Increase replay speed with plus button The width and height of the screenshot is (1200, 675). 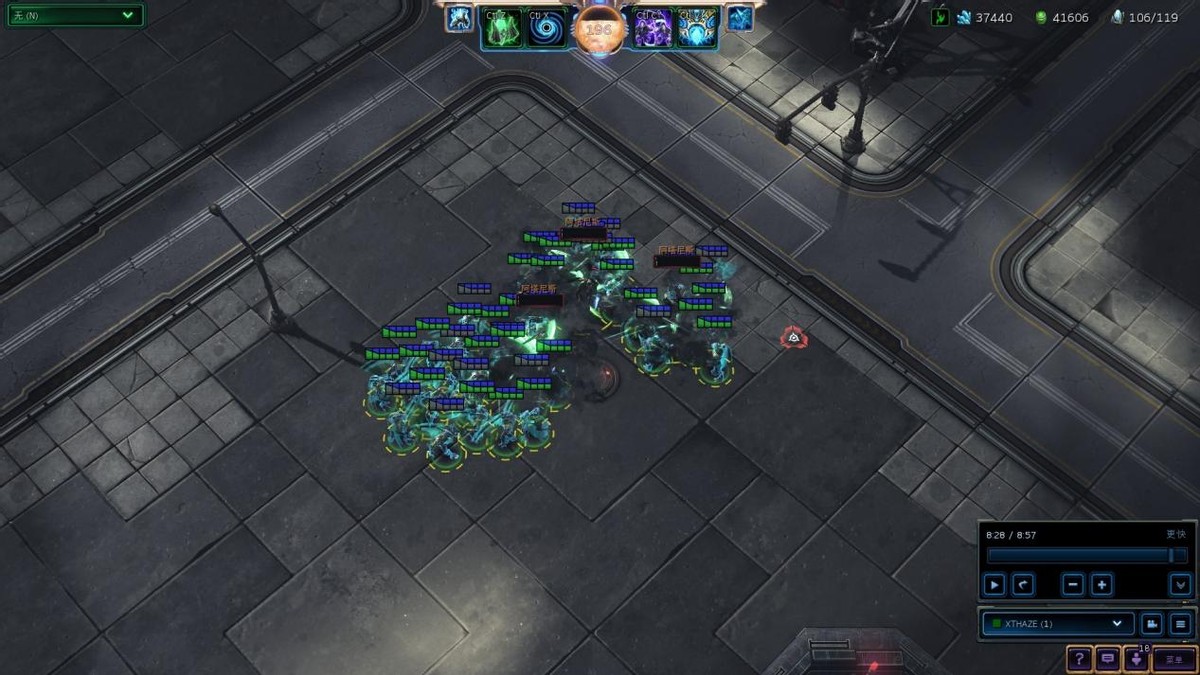(1102, 585)
